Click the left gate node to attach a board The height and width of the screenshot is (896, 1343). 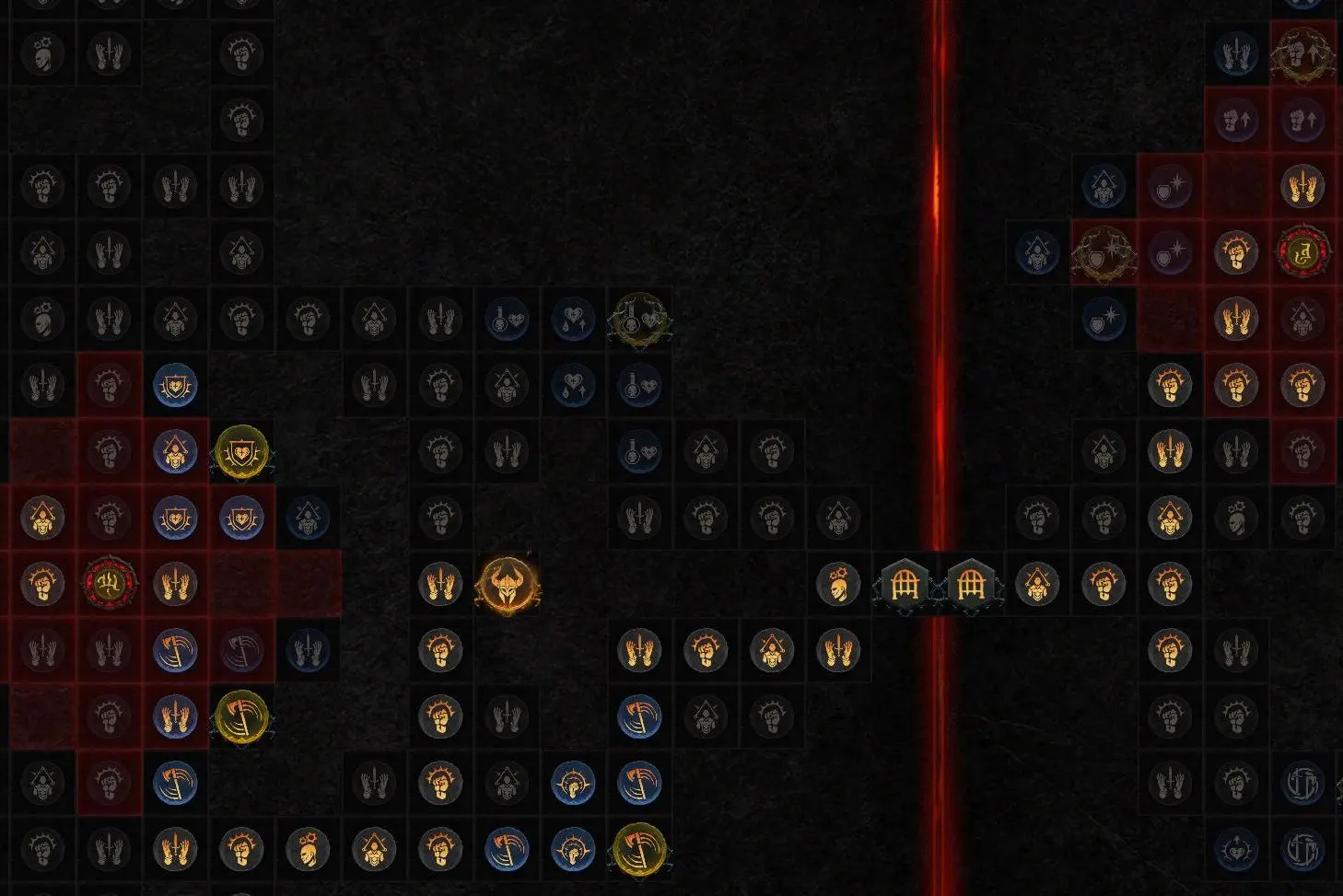[905, 585]
